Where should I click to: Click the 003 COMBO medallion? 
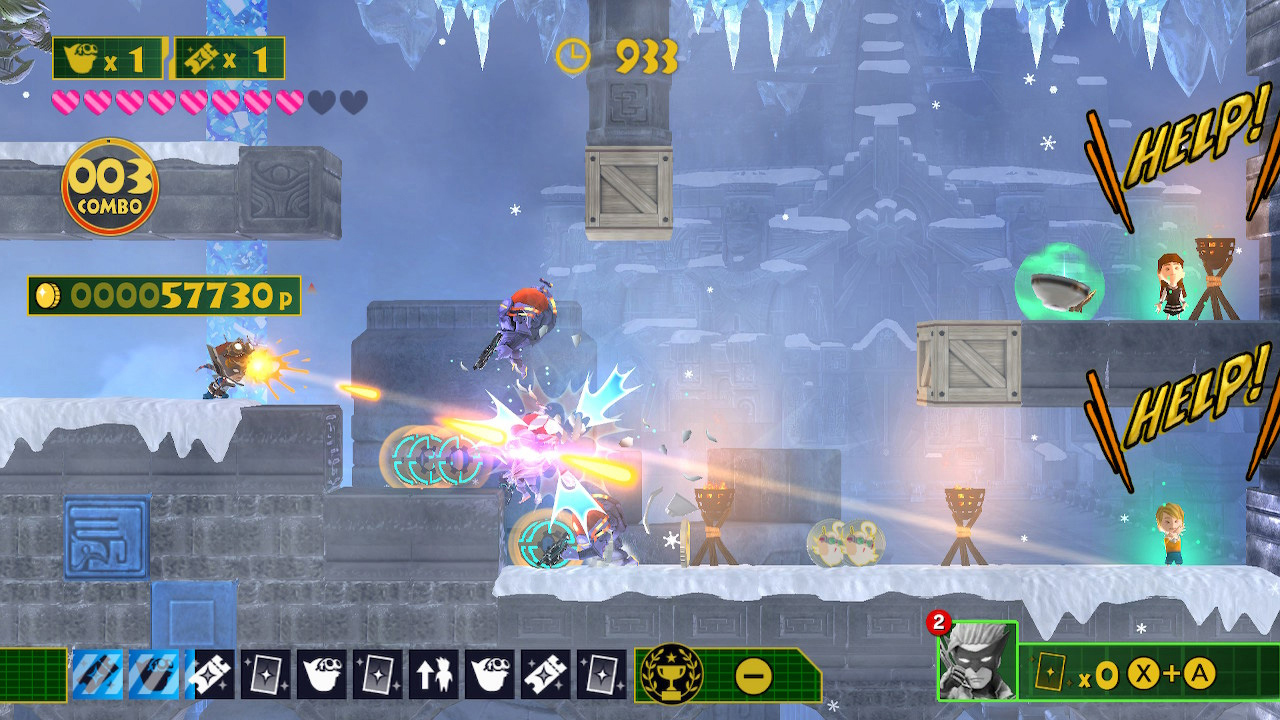click(x=110, y=185)
